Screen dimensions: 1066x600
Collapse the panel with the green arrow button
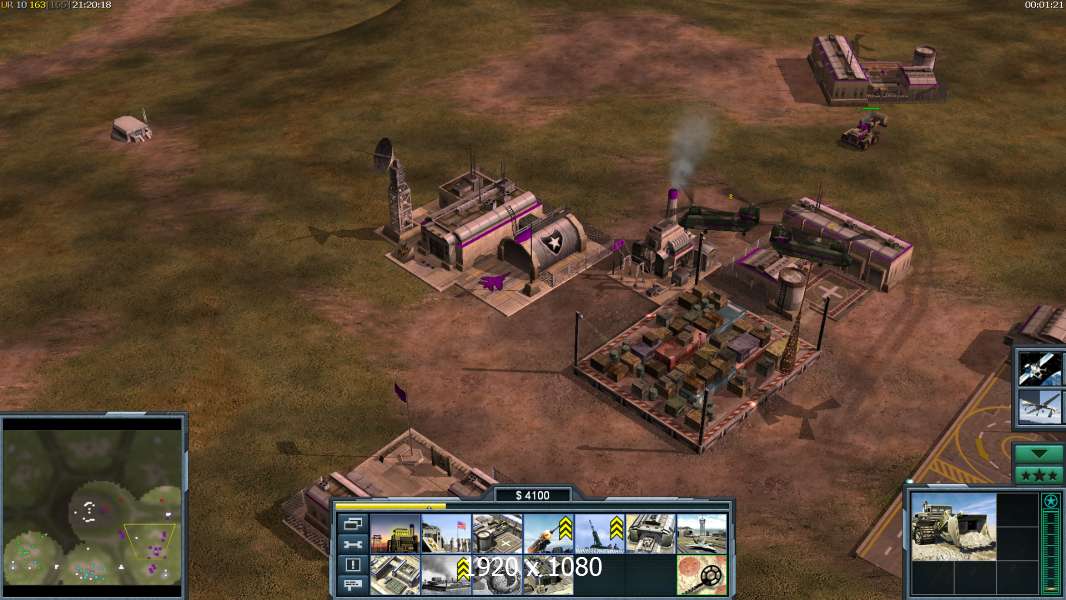[x=1039, y=454]
